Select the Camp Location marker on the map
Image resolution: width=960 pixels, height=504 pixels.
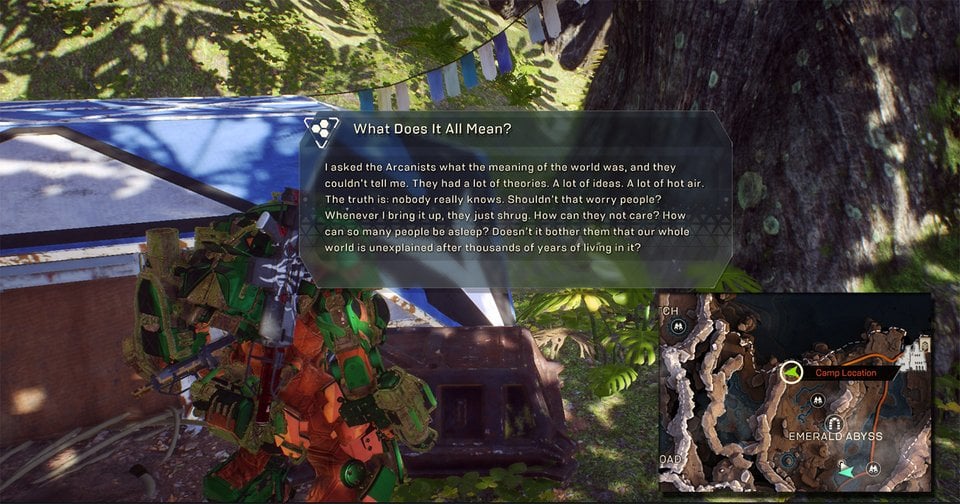tap(791, 373)
